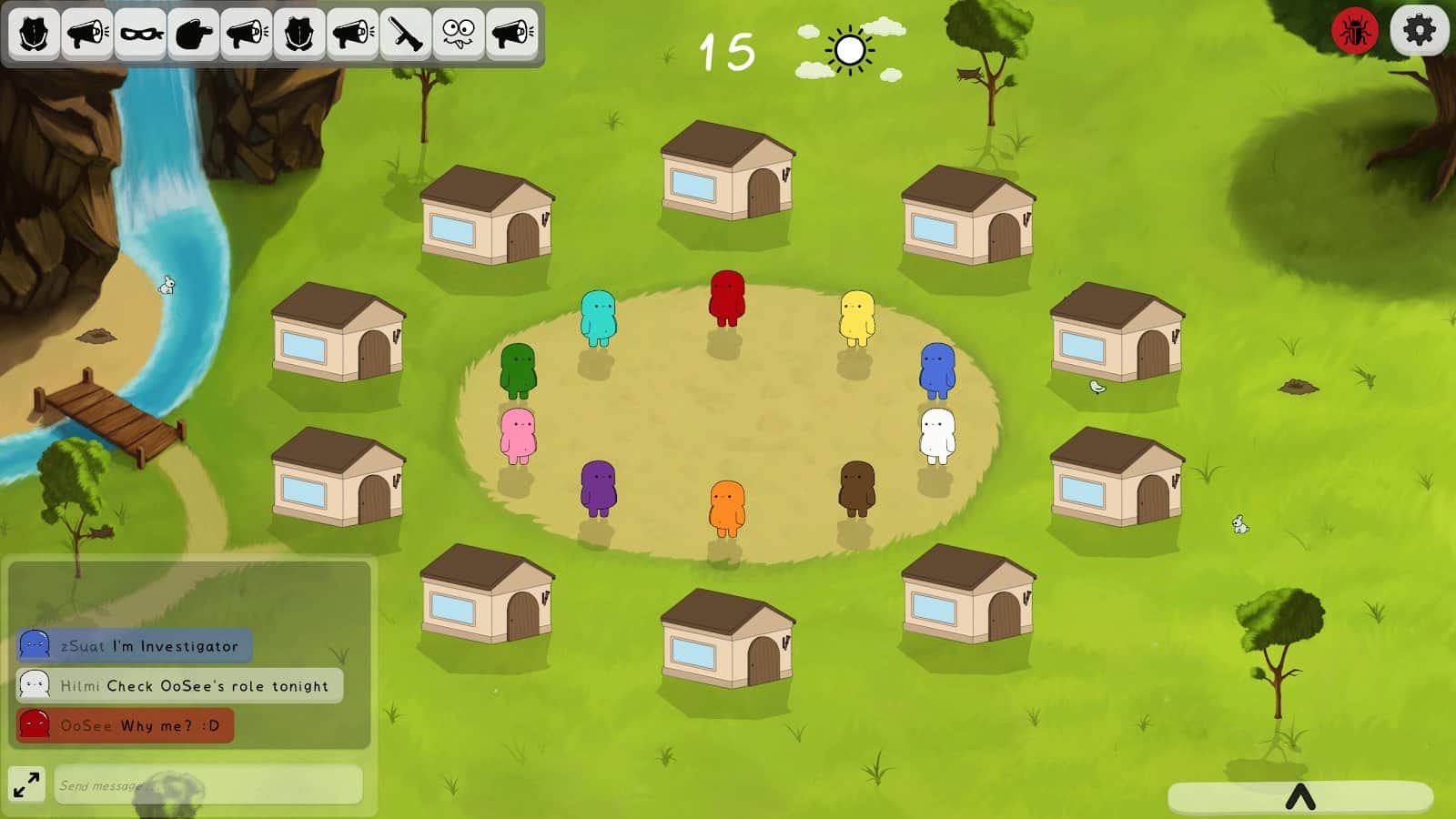Click Hilmi's white avatar in the chat
Screen dimensions: 1456x819
(33, 686)
